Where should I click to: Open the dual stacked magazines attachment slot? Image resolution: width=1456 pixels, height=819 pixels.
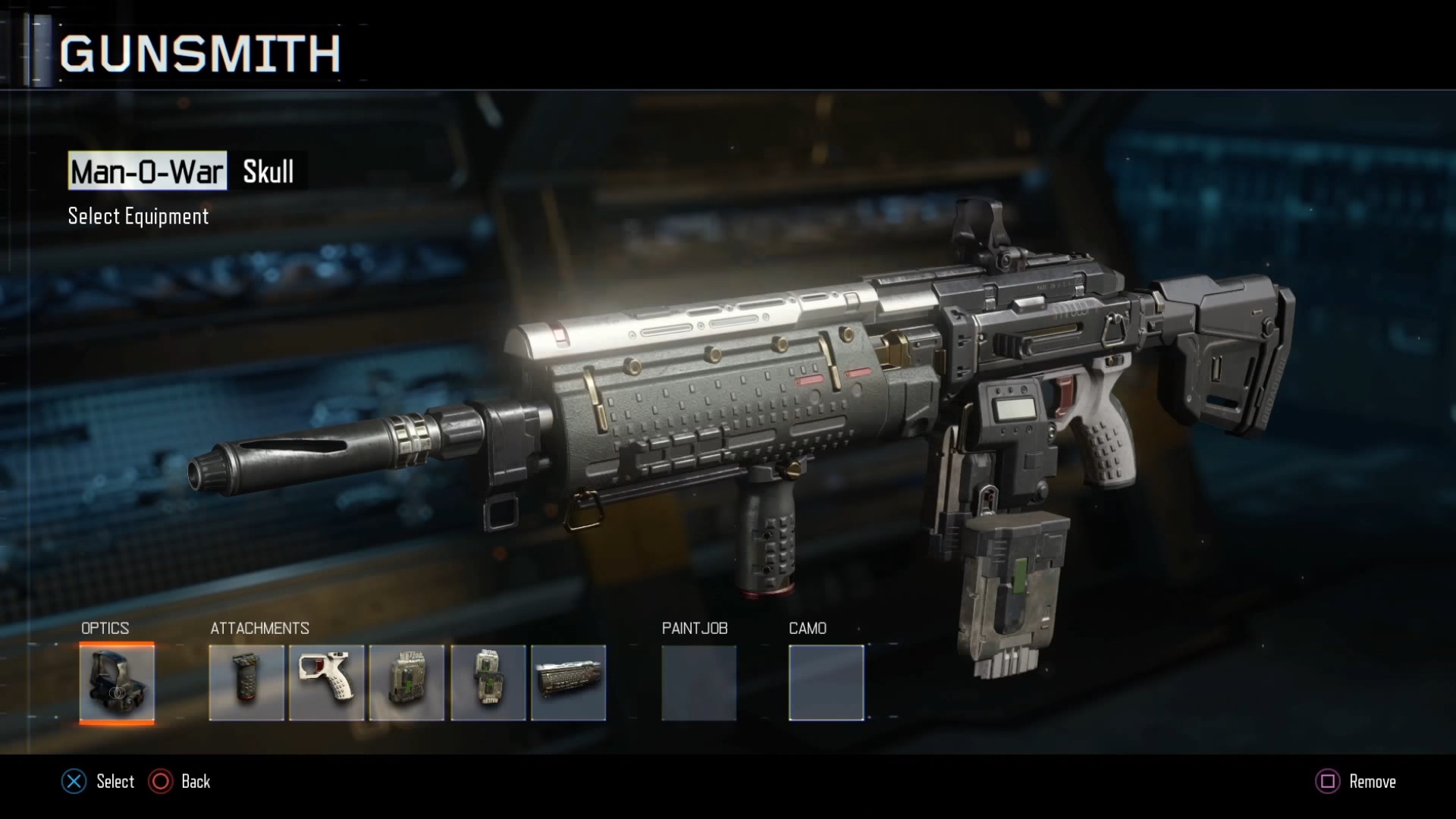(488, 682)
